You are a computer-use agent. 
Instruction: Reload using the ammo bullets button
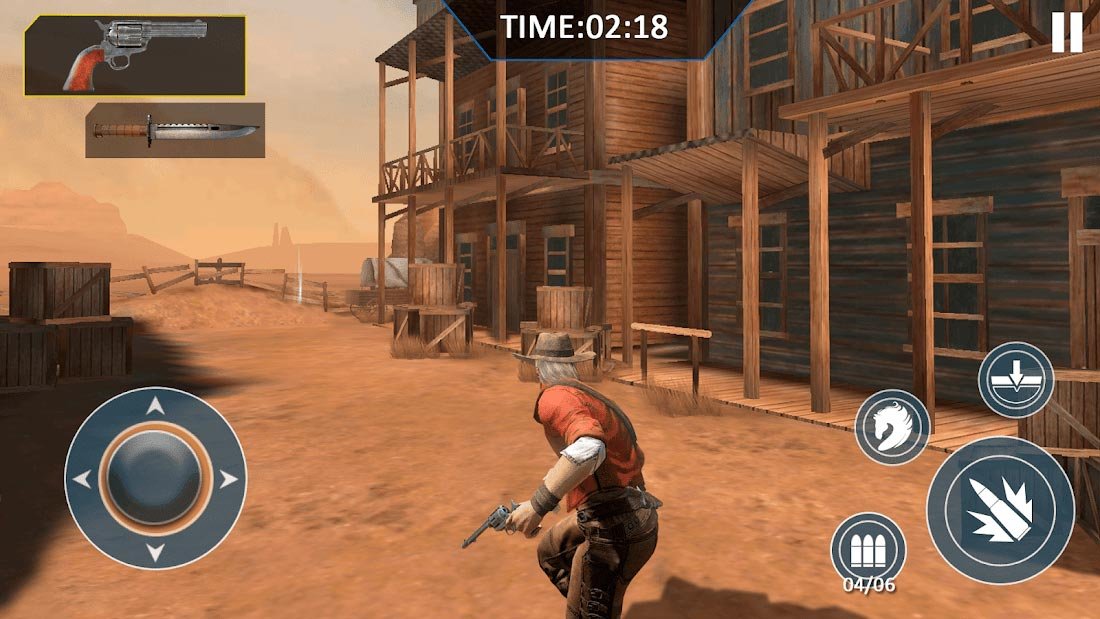[868, 548]
